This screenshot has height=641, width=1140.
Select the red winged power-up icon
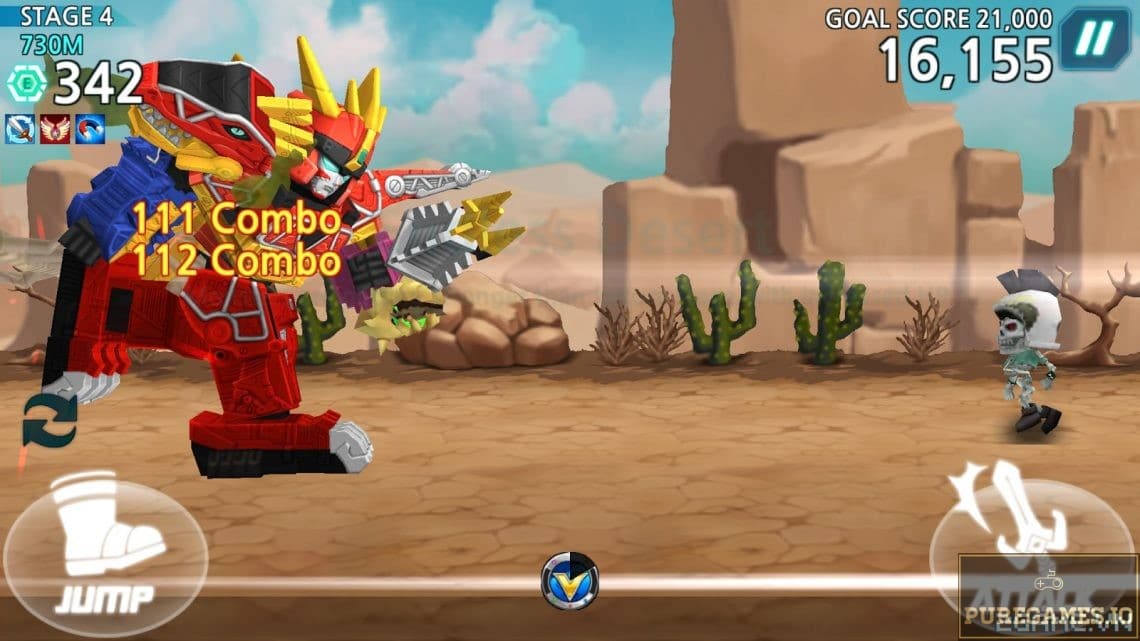55,128
